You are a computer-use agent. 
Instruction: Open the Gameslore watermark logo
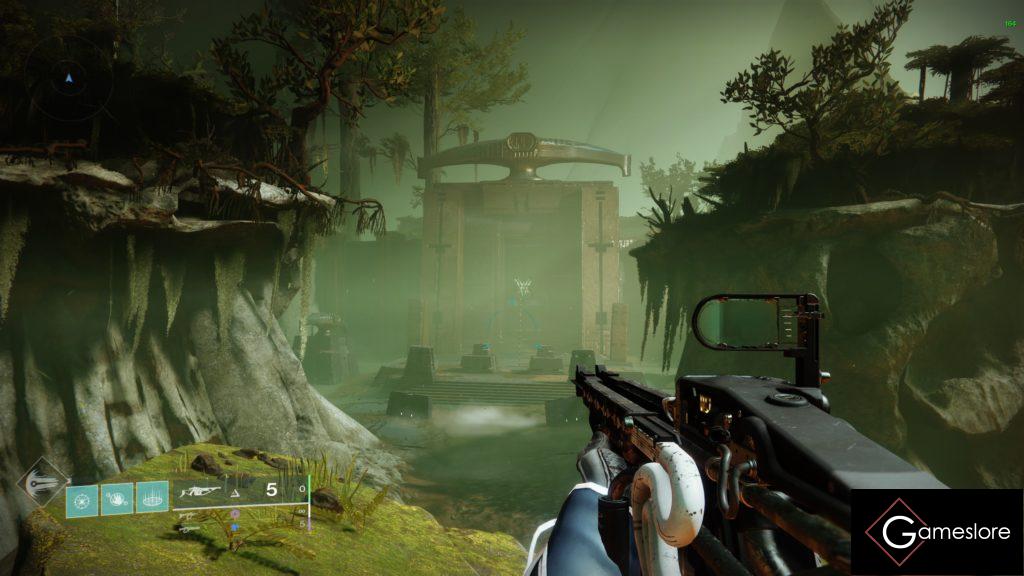tap(937, 532)
